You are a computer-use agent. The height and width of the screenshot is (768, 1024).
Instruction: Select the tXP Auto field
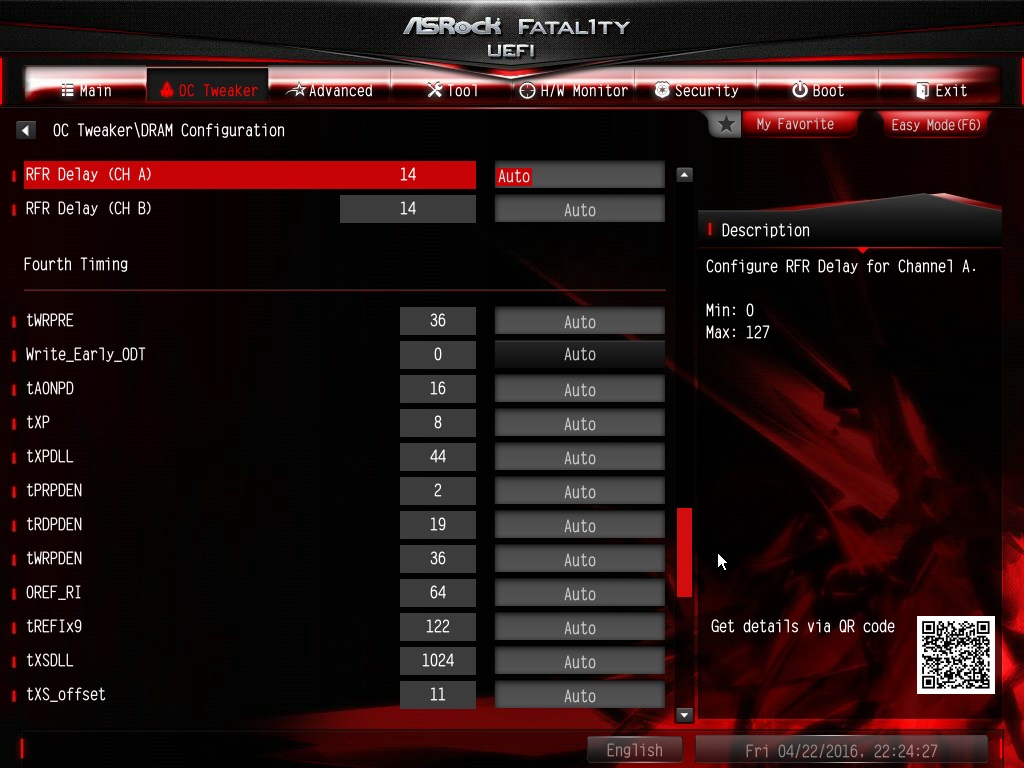pyautogui.click(x=579, y=423)
